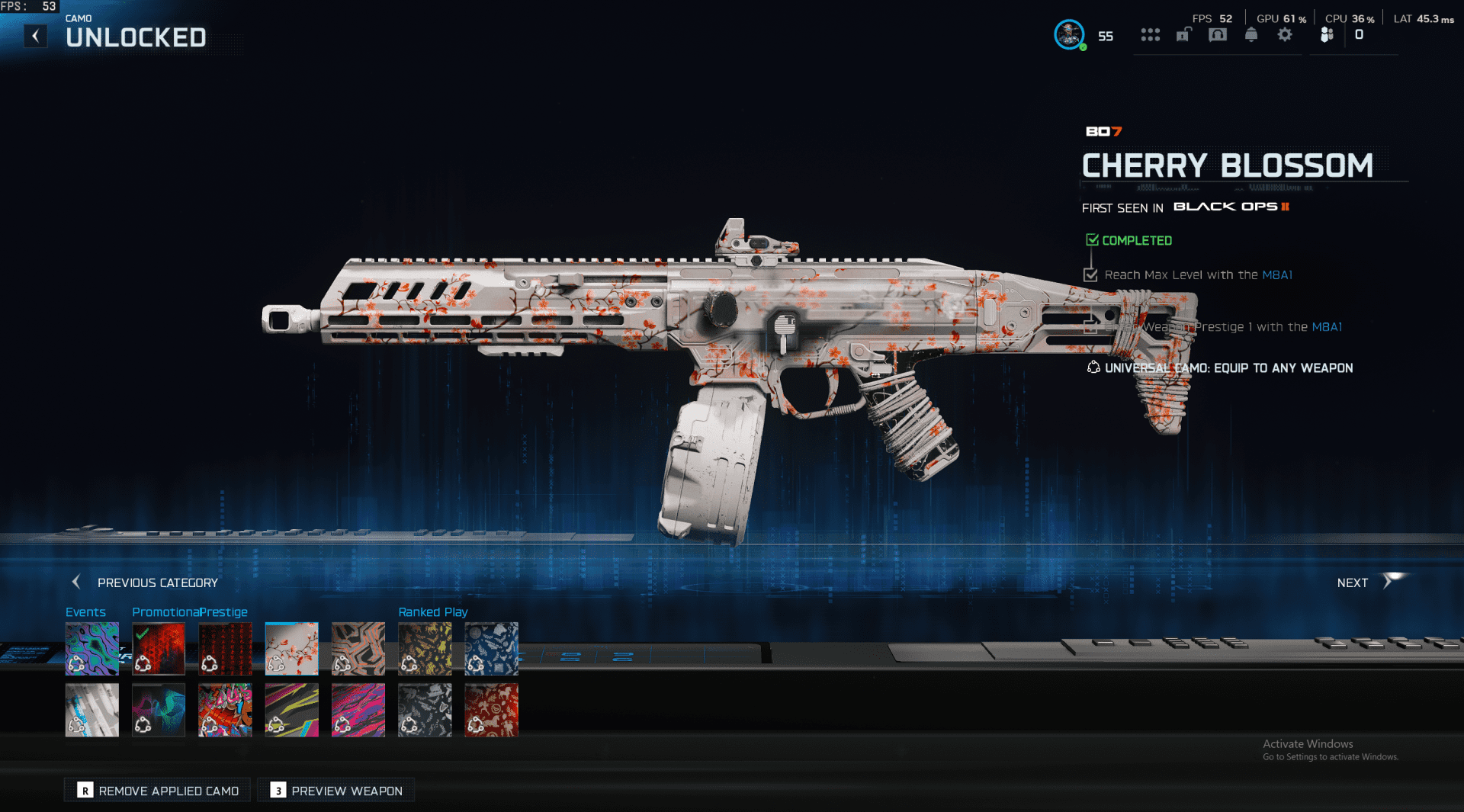Go back from the Camo Unlocked screen
The width and height of the screenshot is (1464, 812).
click(x=35, y=36)
